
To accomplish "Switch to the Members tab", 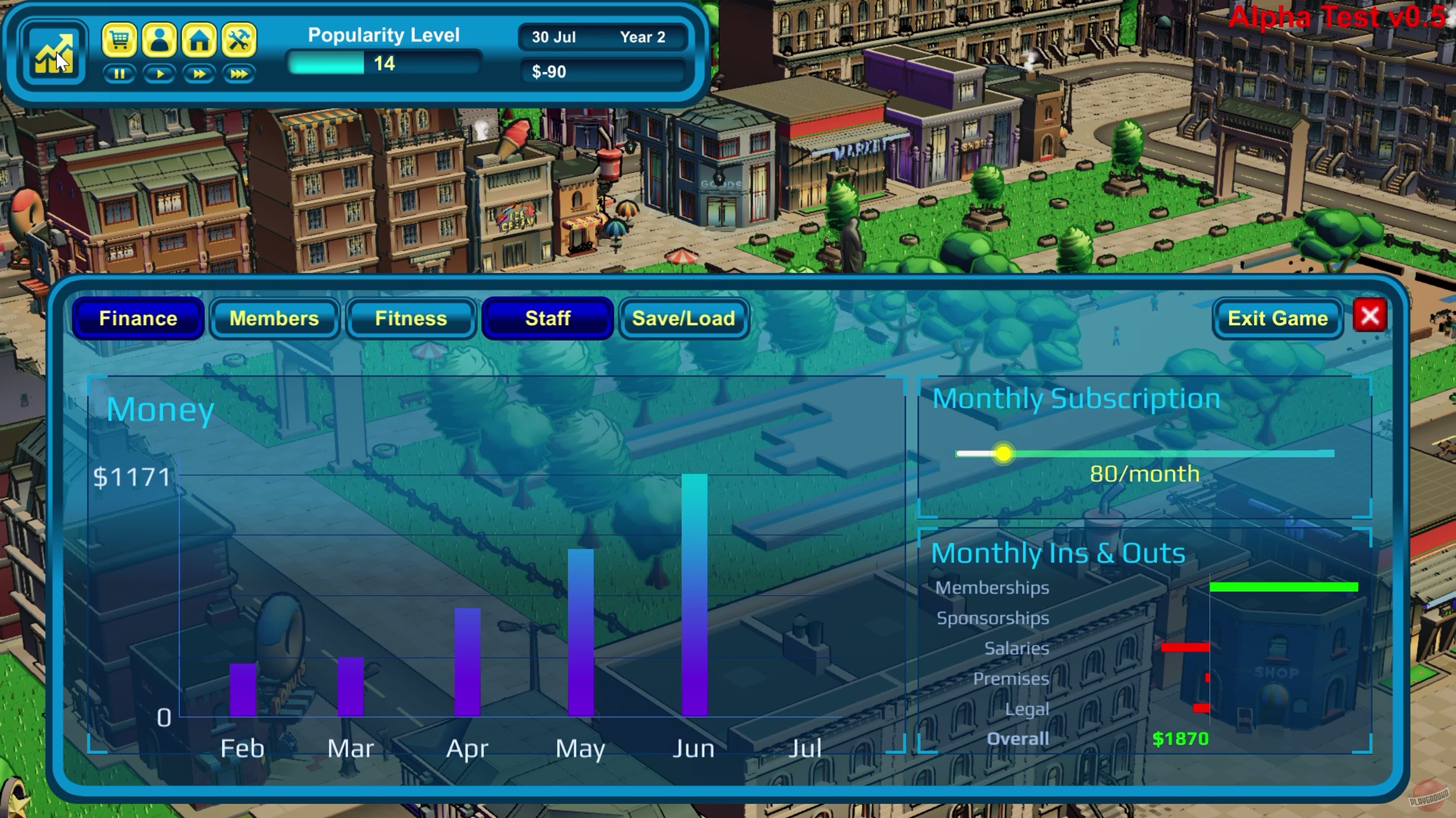I will click(x=274, y=319).
